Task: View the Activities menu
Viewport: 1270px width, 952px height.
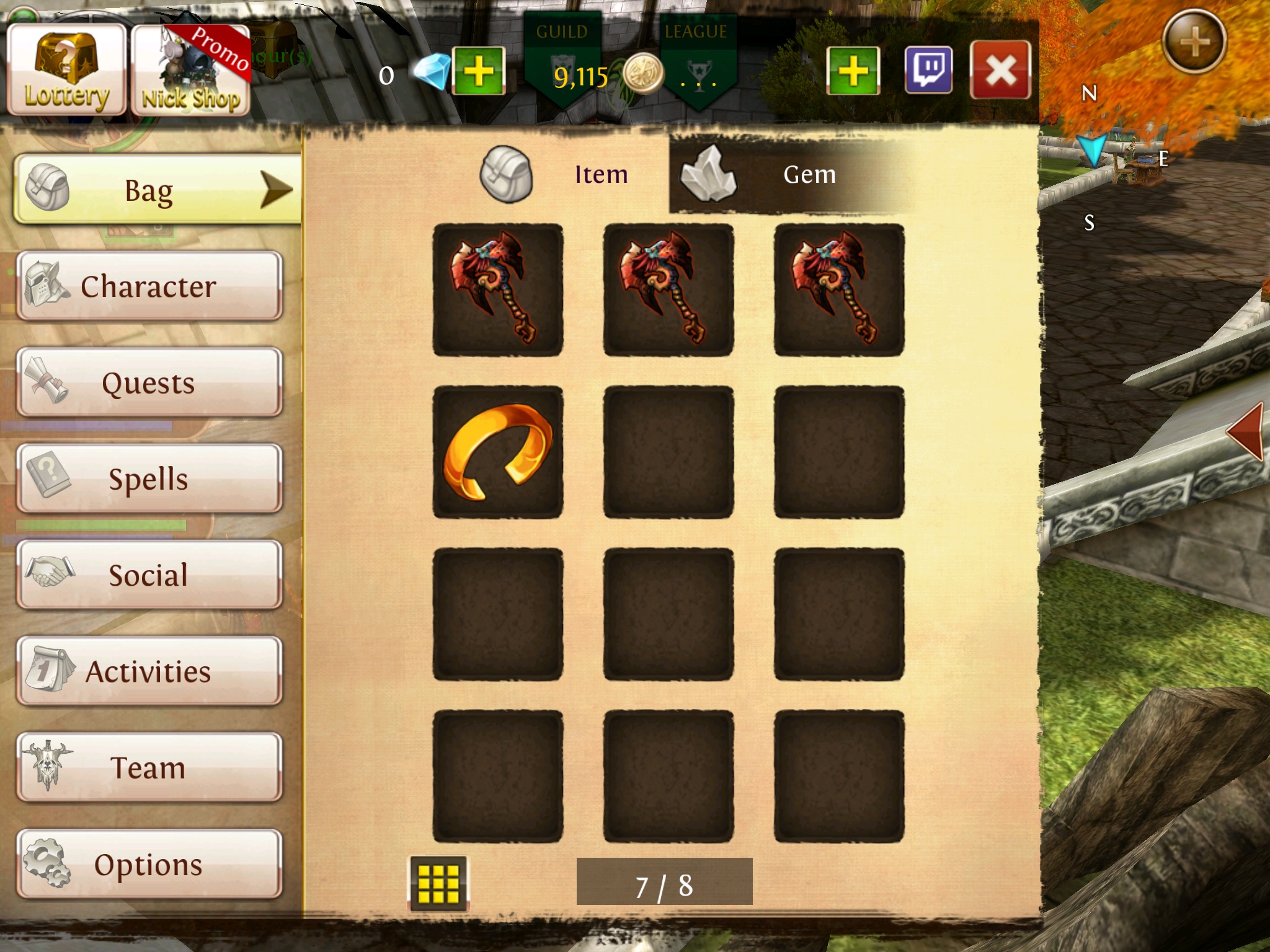Action: (149, 671)
